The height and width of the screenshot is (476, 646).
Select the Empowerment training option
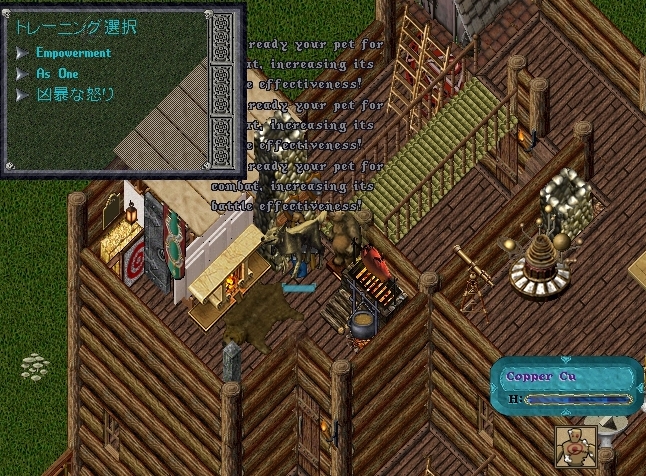(73, 53)
